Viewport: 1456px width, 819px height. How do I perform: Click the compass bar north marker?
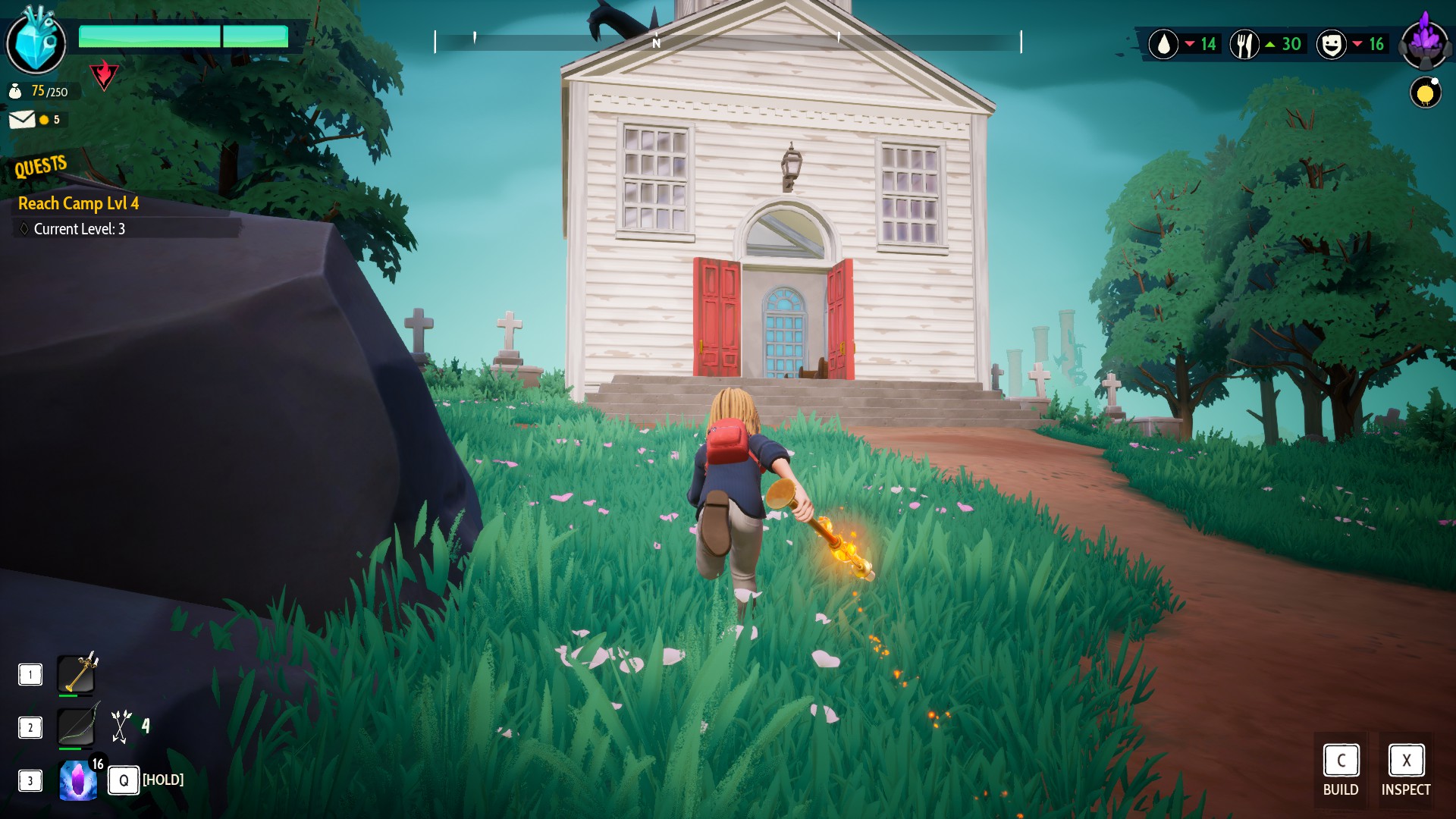point(656,43)
